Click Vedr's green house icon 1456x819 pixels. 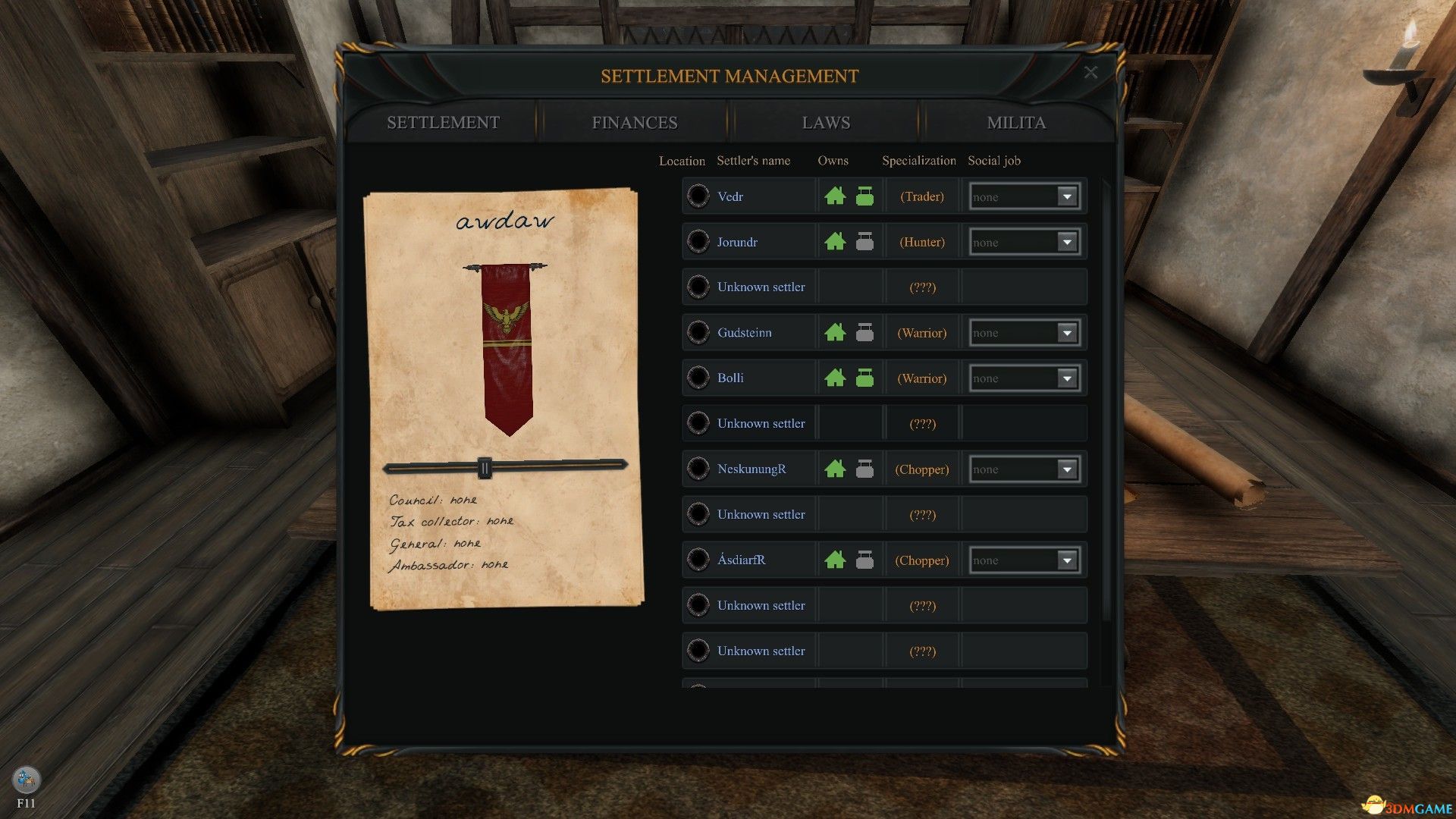835,196
